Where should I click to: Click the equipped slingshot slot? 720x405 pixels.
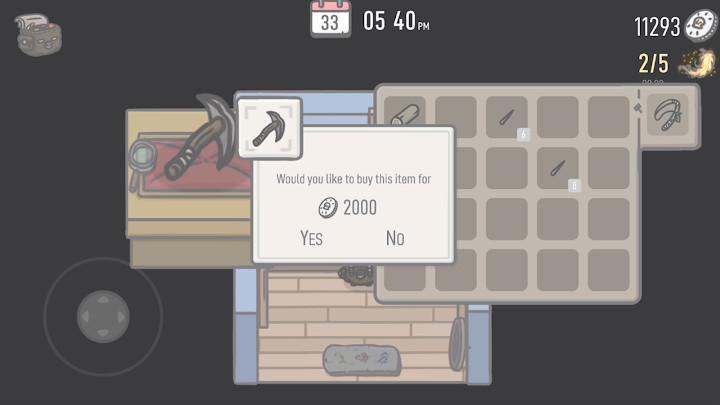coord(667,116)
